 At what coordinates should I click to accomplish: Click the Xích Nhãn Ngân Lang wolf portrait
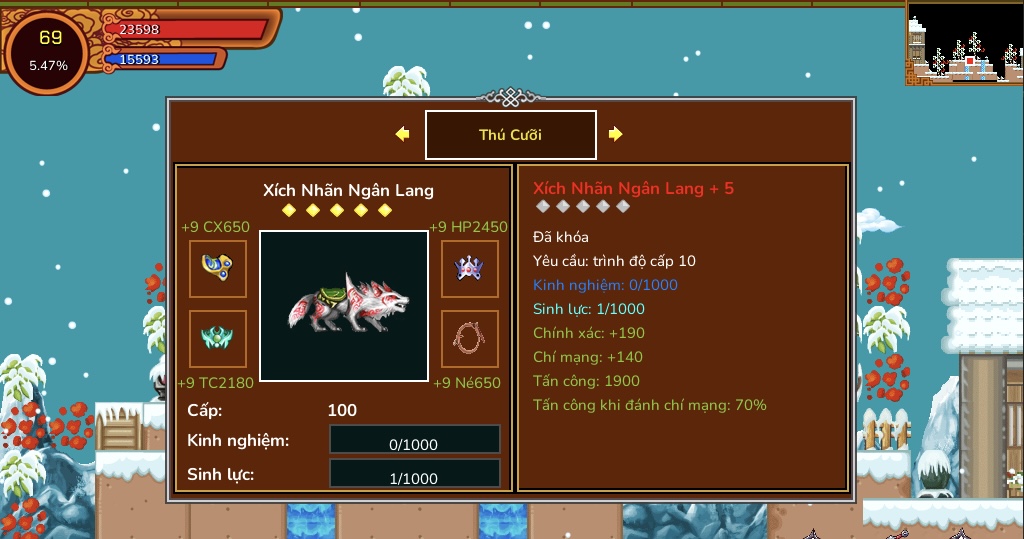pos(344,305)
